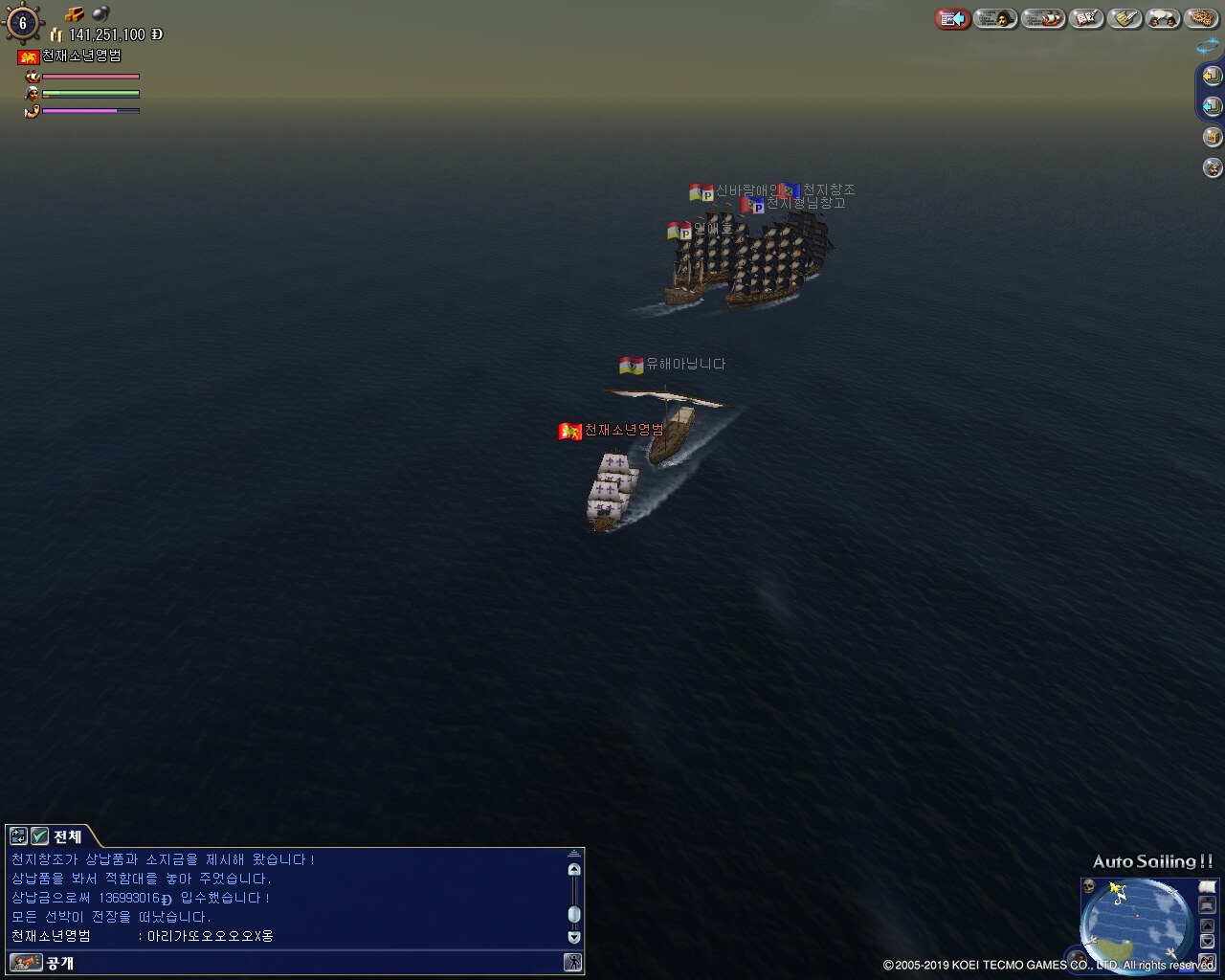Open the ship information button

tap(1043, 18)
